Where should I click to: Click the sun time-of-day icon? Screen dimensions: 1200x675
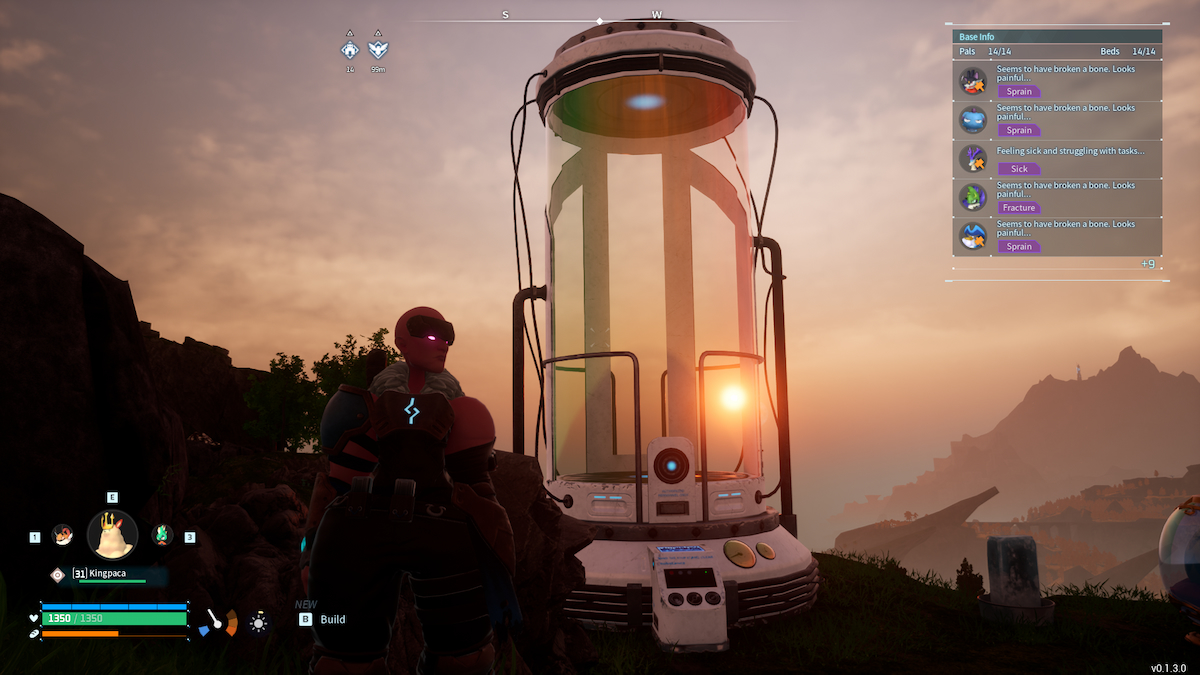pyautogui.click(x=259, y=623)
